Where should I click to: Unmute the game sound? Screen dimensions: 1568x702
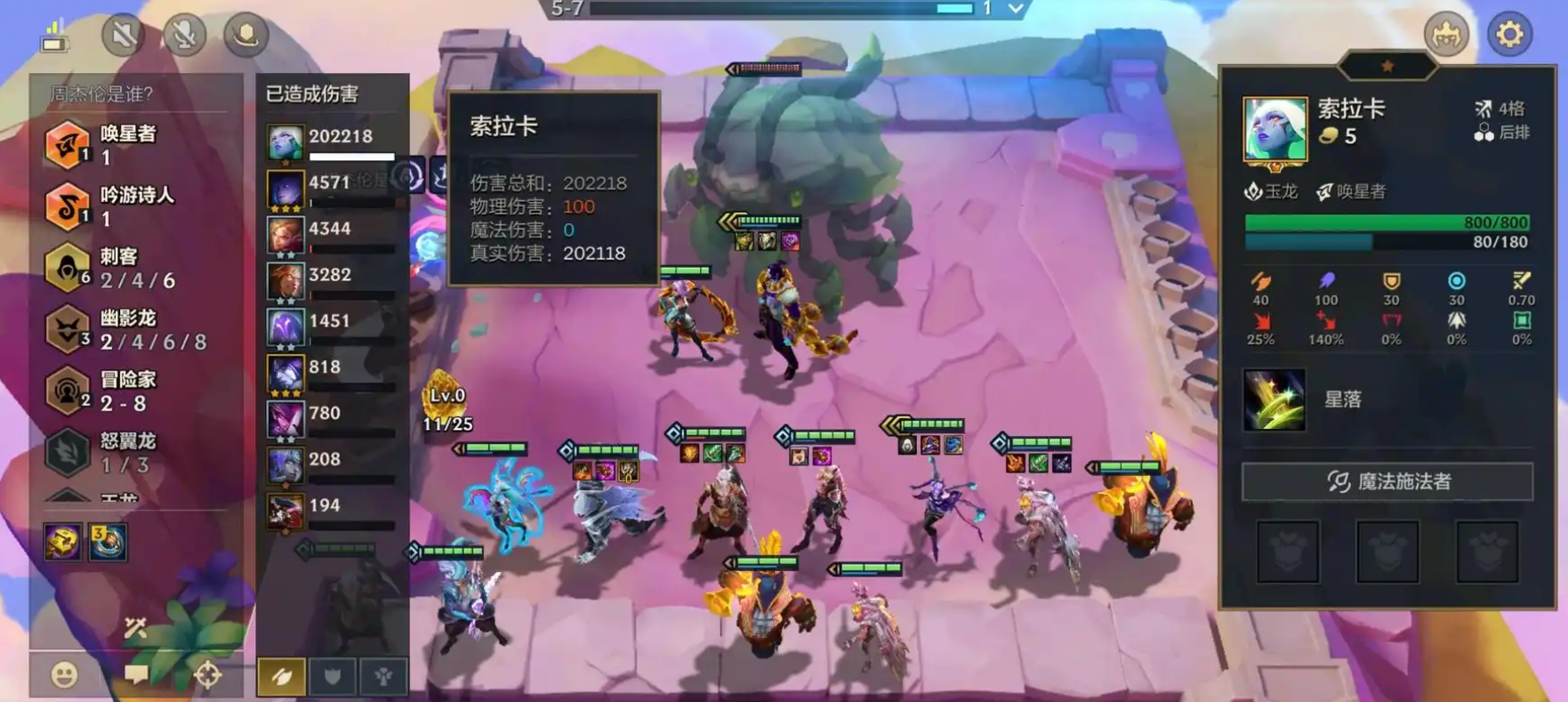pyautogui.click(x=124, y=32)
